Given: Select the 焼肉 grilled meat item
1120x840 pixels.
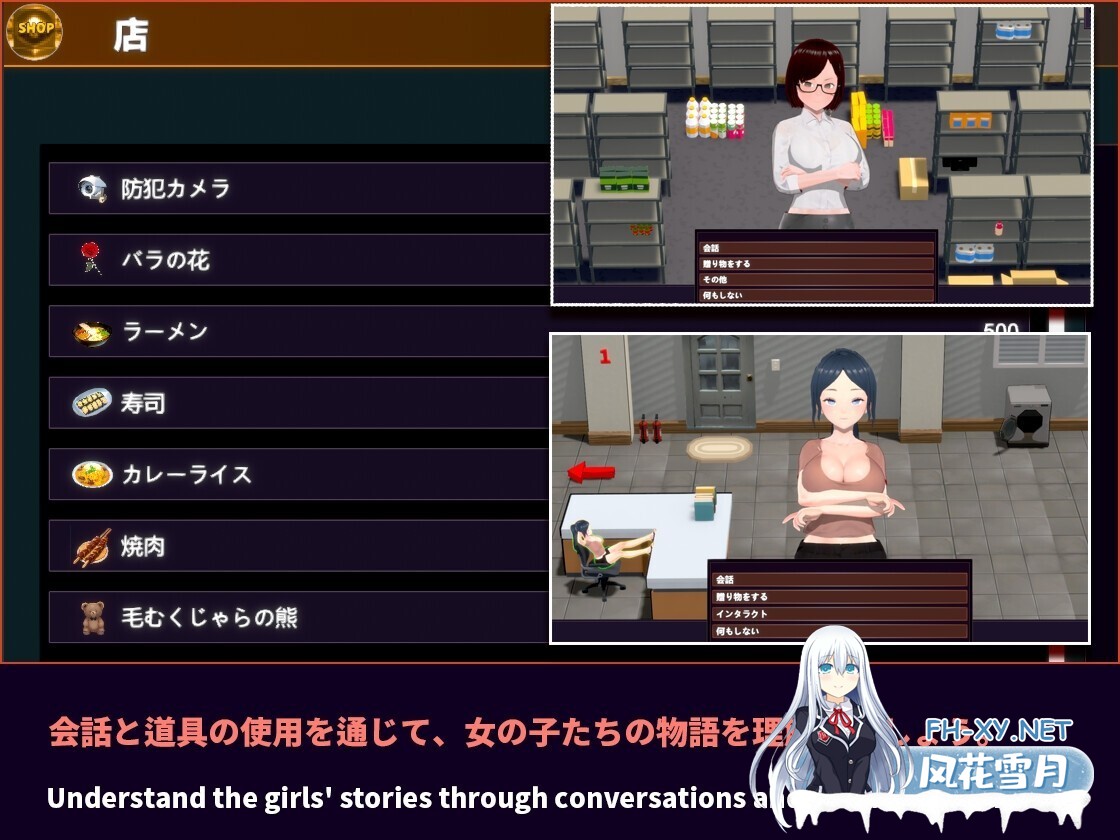Looking at the screenshot, I should tap(300, 546).
